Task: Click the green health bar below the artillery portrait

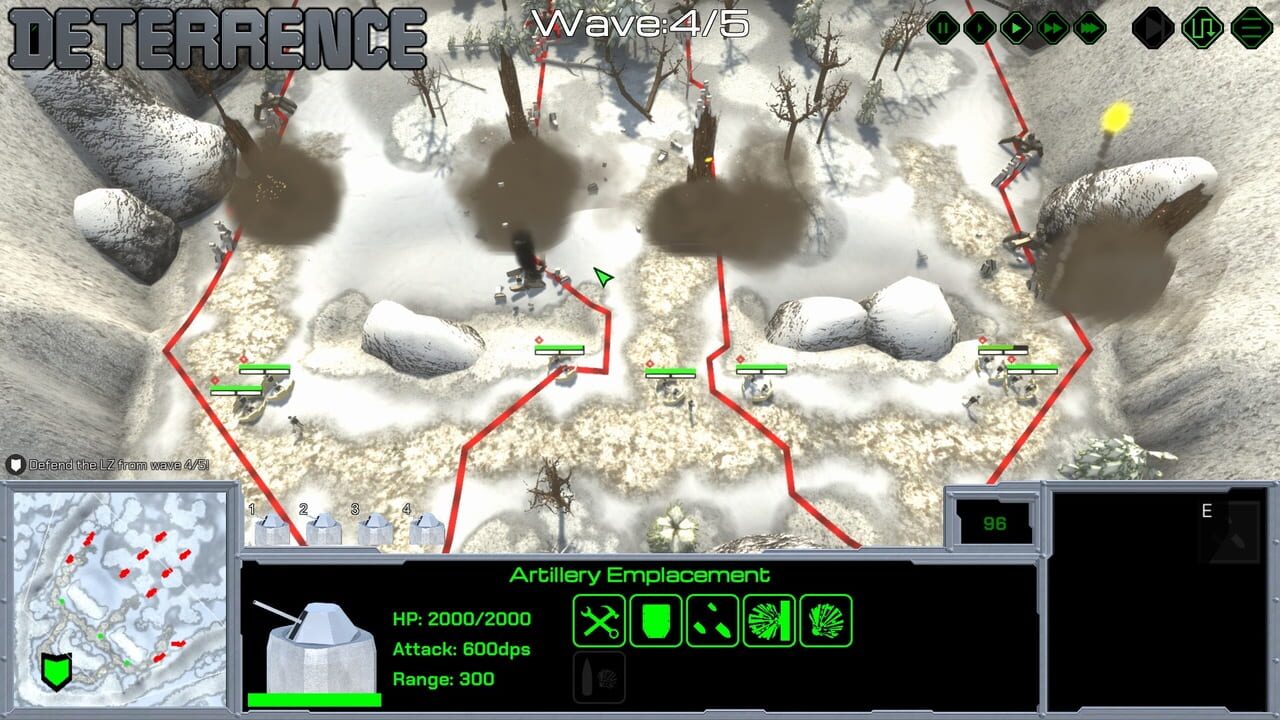Action: click(315, 700)
